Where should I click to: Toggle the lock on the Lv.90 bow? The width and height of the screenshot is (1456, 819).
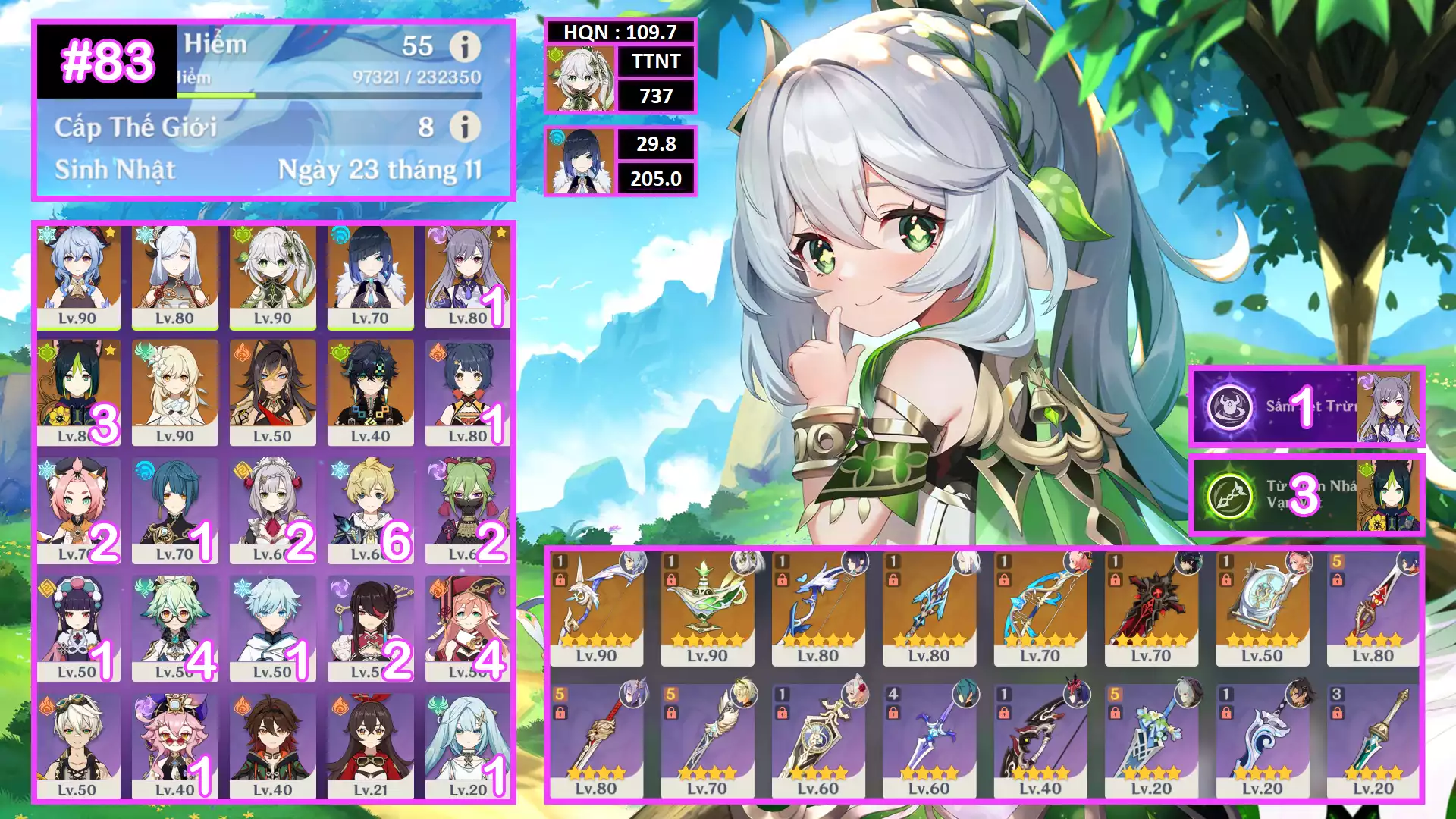point(560,579)
